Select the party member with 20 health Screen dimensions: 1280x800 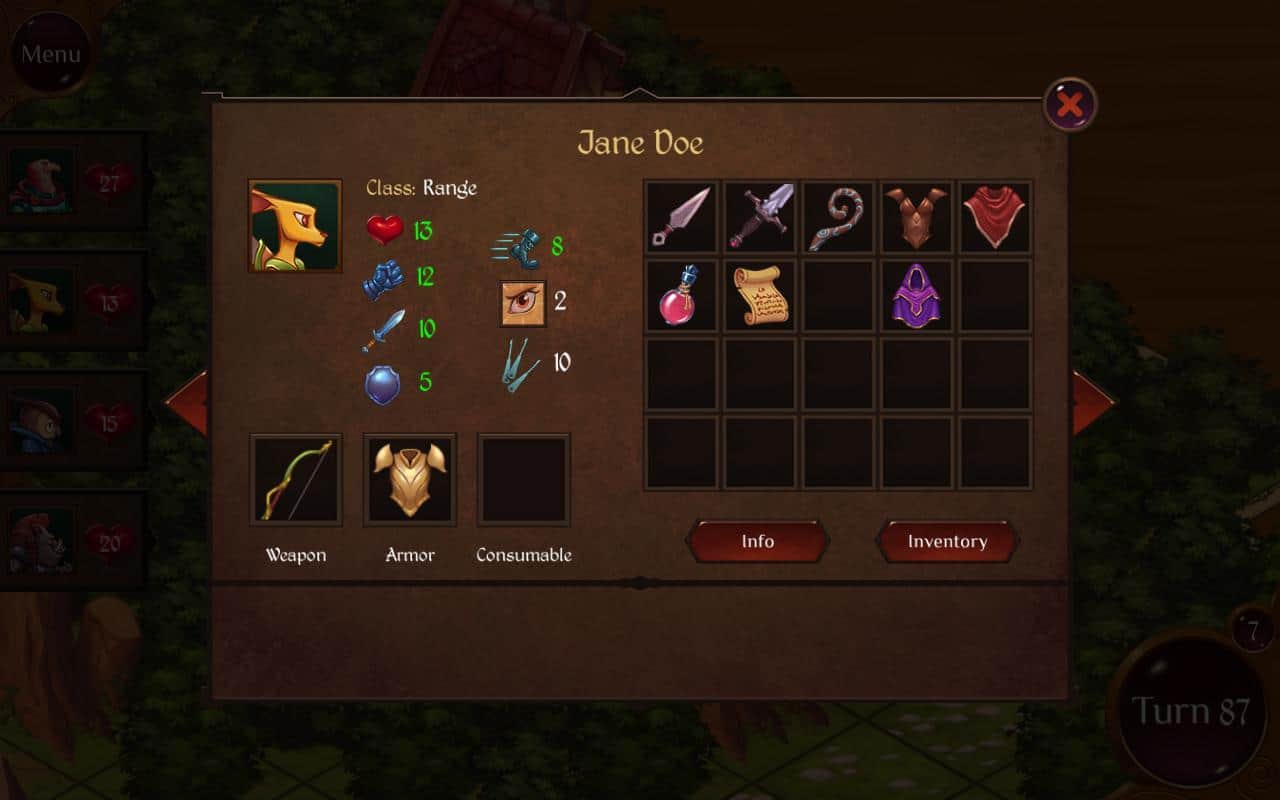point(72,541)
